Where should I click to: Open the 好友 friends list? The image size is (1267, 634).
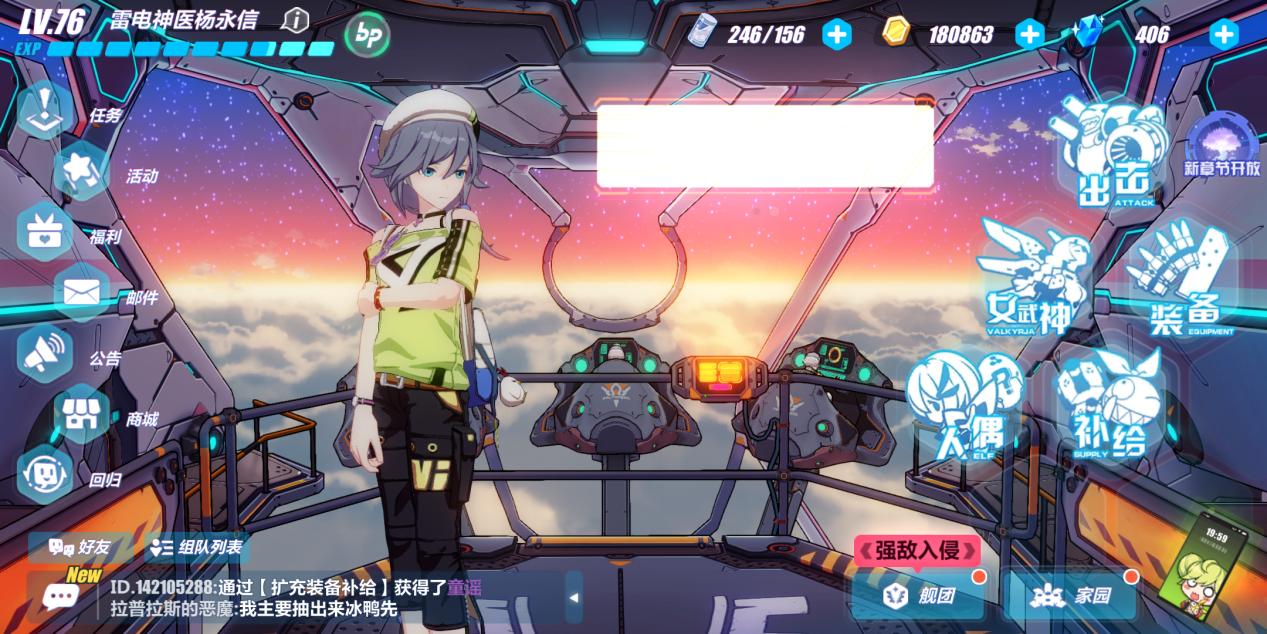[79, 547]
